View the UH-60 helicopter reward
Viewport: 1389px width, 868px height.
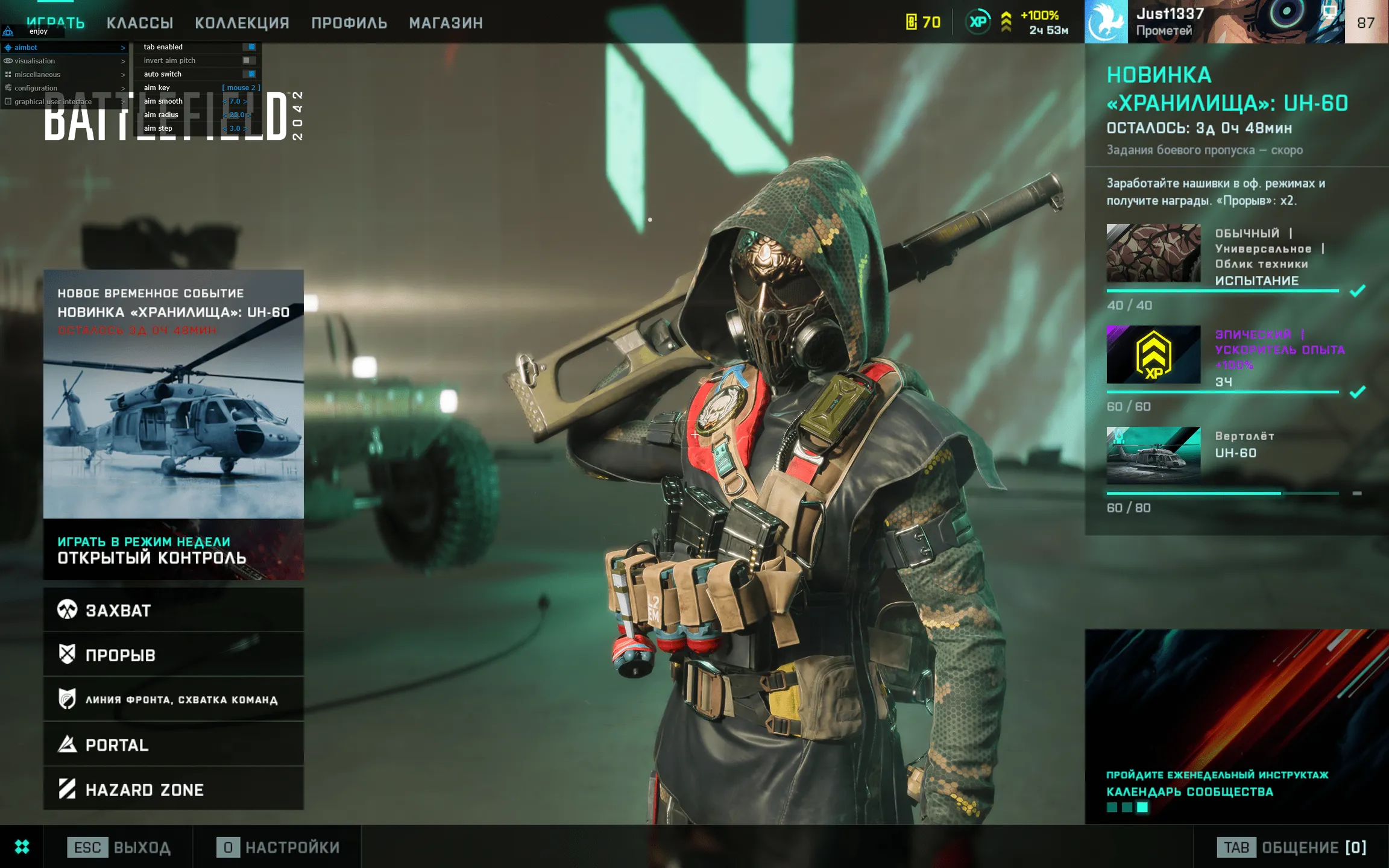(x=1153, y=456)
